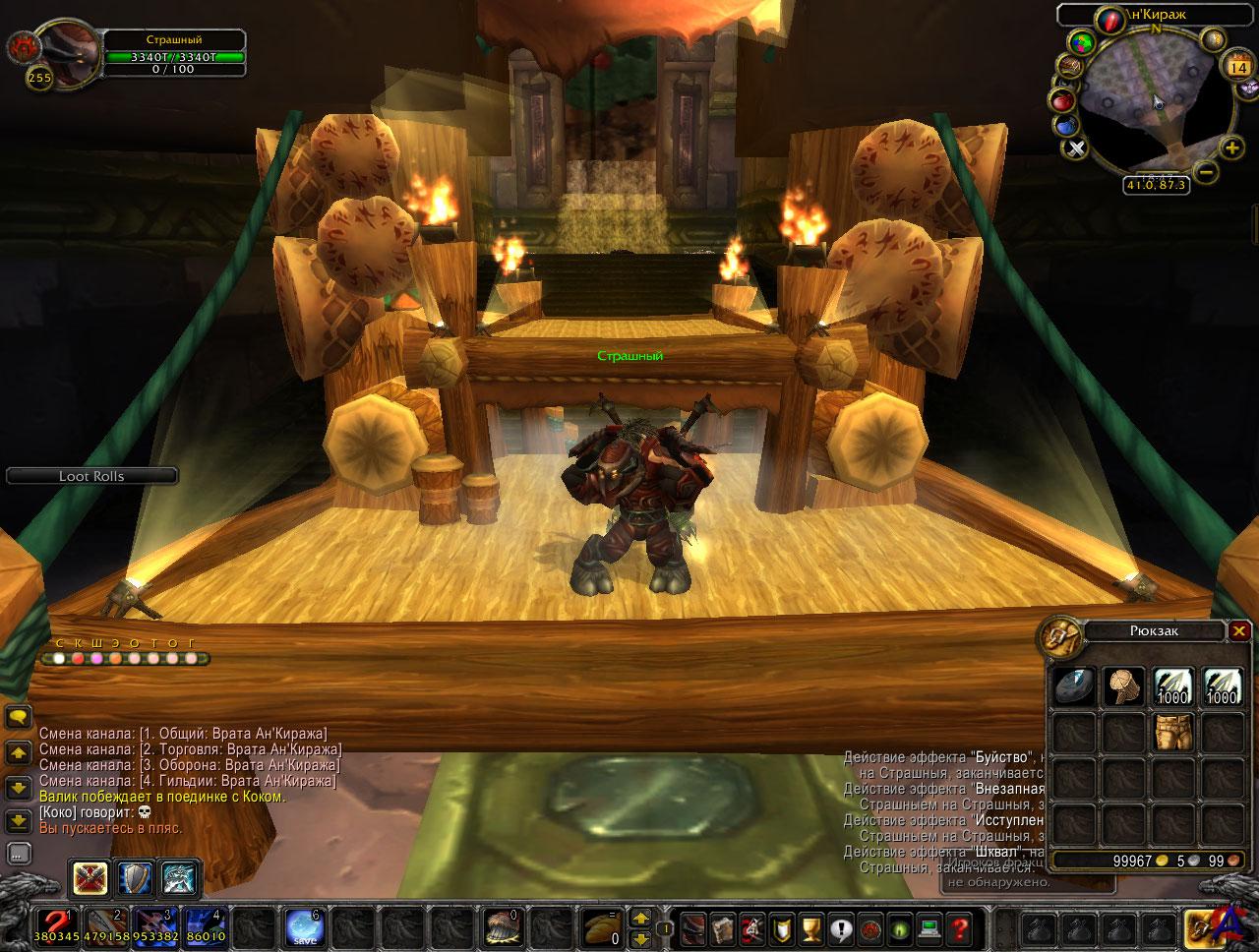Open the Loot Rolls panel
The width and height of the screenshot is (1259, 952).
(91, 476)
